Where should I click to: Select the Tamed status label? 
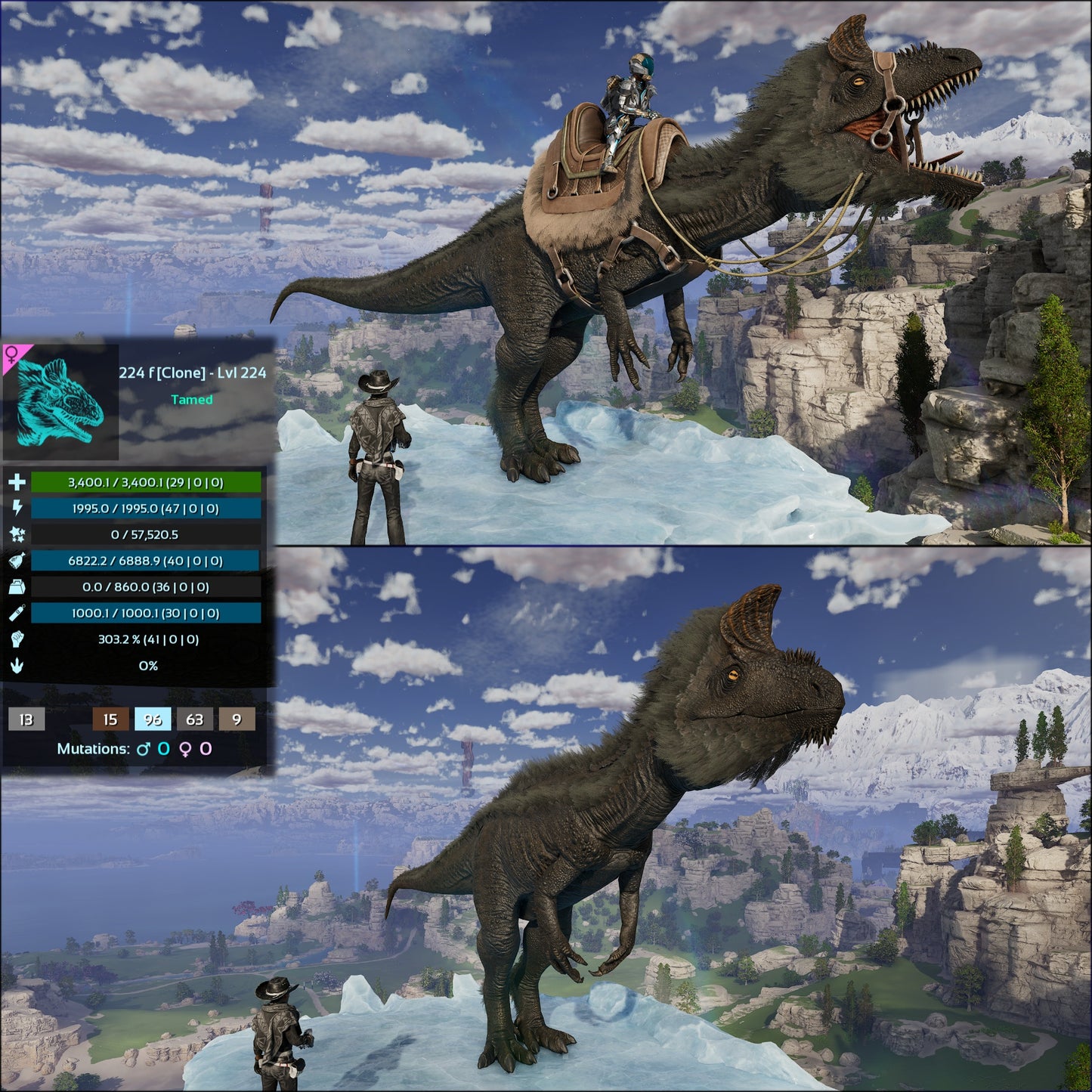pyautogui.click(x=191, y=401)
